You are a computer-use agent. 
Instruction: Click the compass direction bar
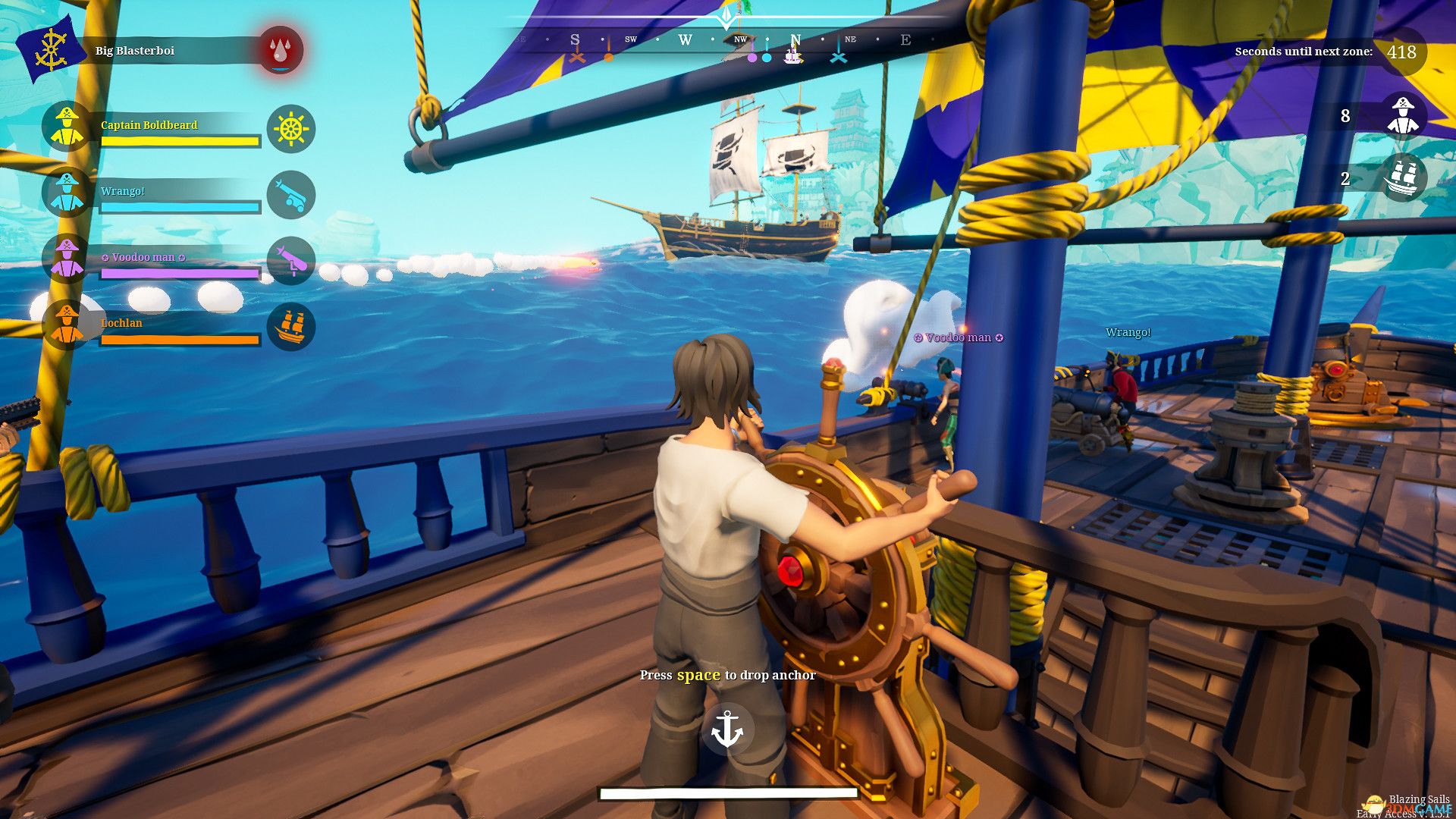click(x=728, y=40)
